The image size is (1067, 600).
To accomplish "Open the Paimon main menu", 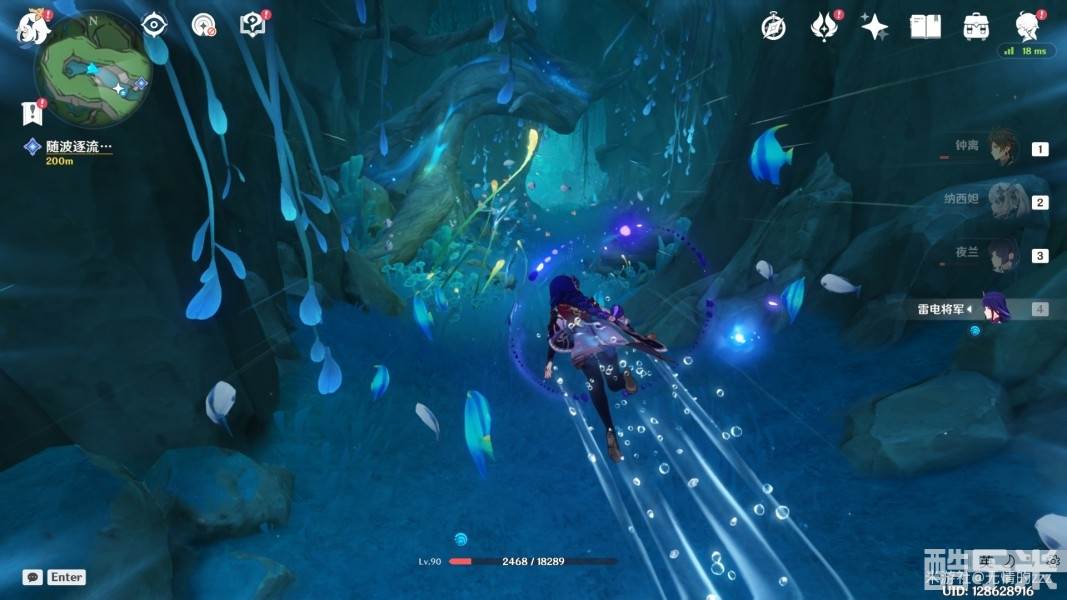I will pos(33,27).
